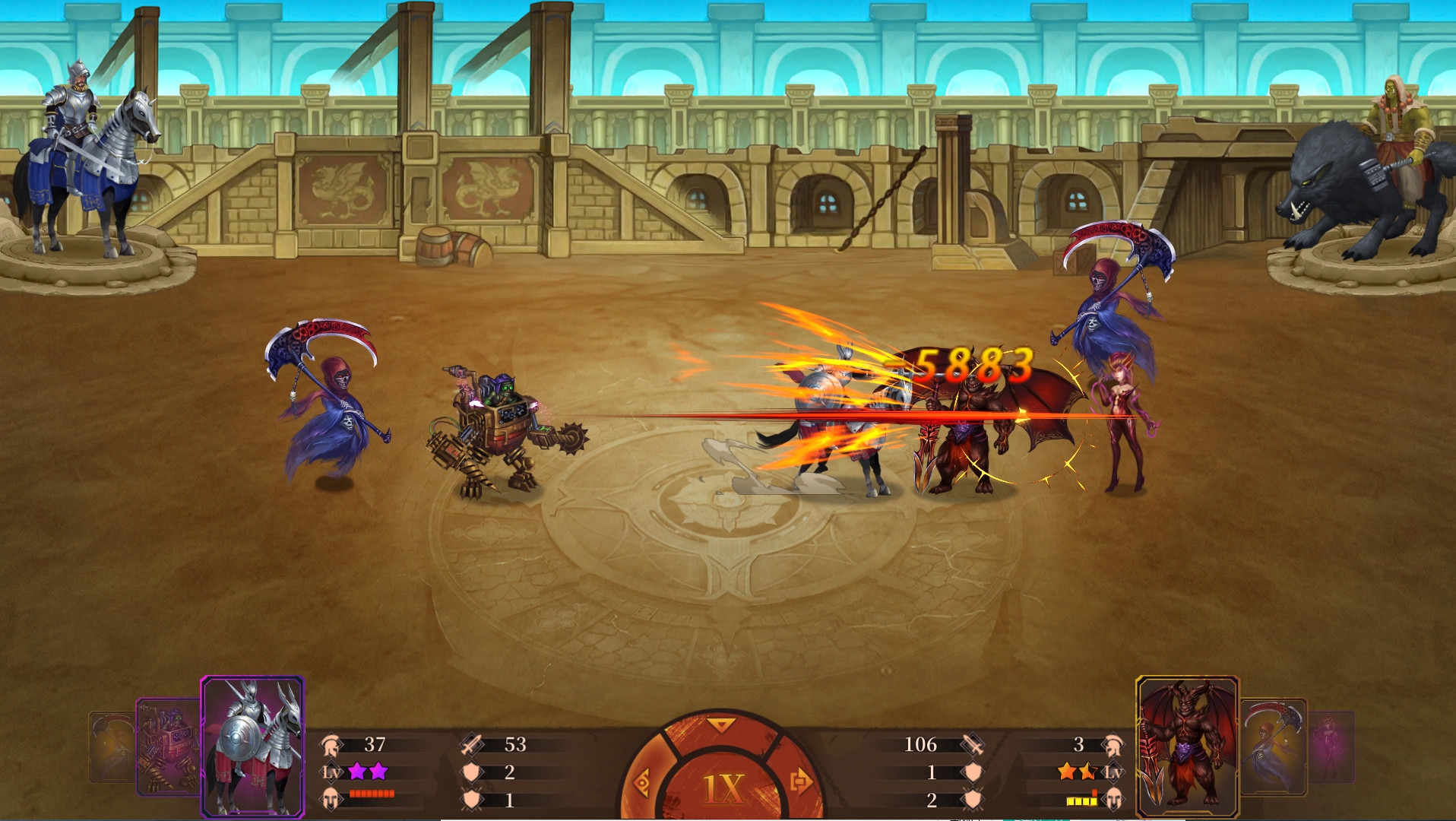Select the sword attack icon showing 53
This screenshot has height=821, width=1456.
pyautogui.click(x=471, y=743)
